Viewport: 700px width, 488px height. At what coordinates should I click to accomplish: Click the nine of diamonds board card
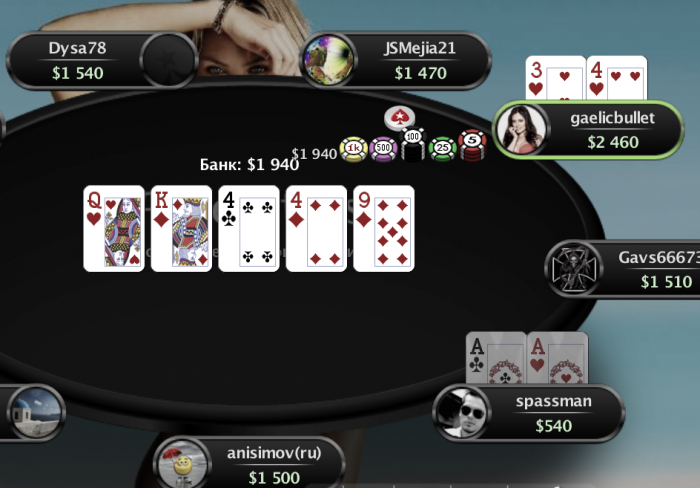tap(384, 228)
